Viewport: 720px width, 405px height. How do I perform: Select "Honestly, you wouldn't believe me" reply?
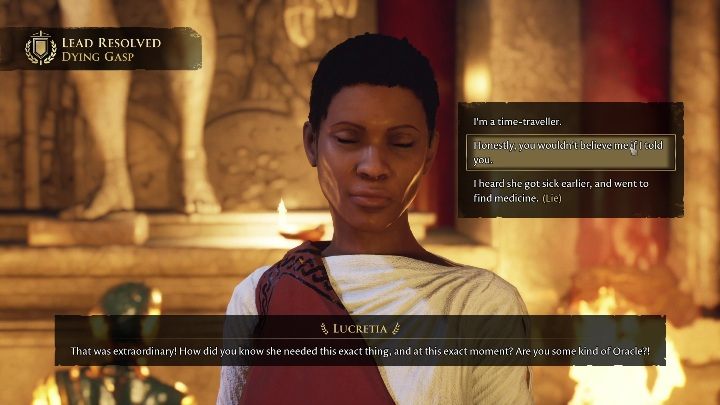[x=570, y=152]
